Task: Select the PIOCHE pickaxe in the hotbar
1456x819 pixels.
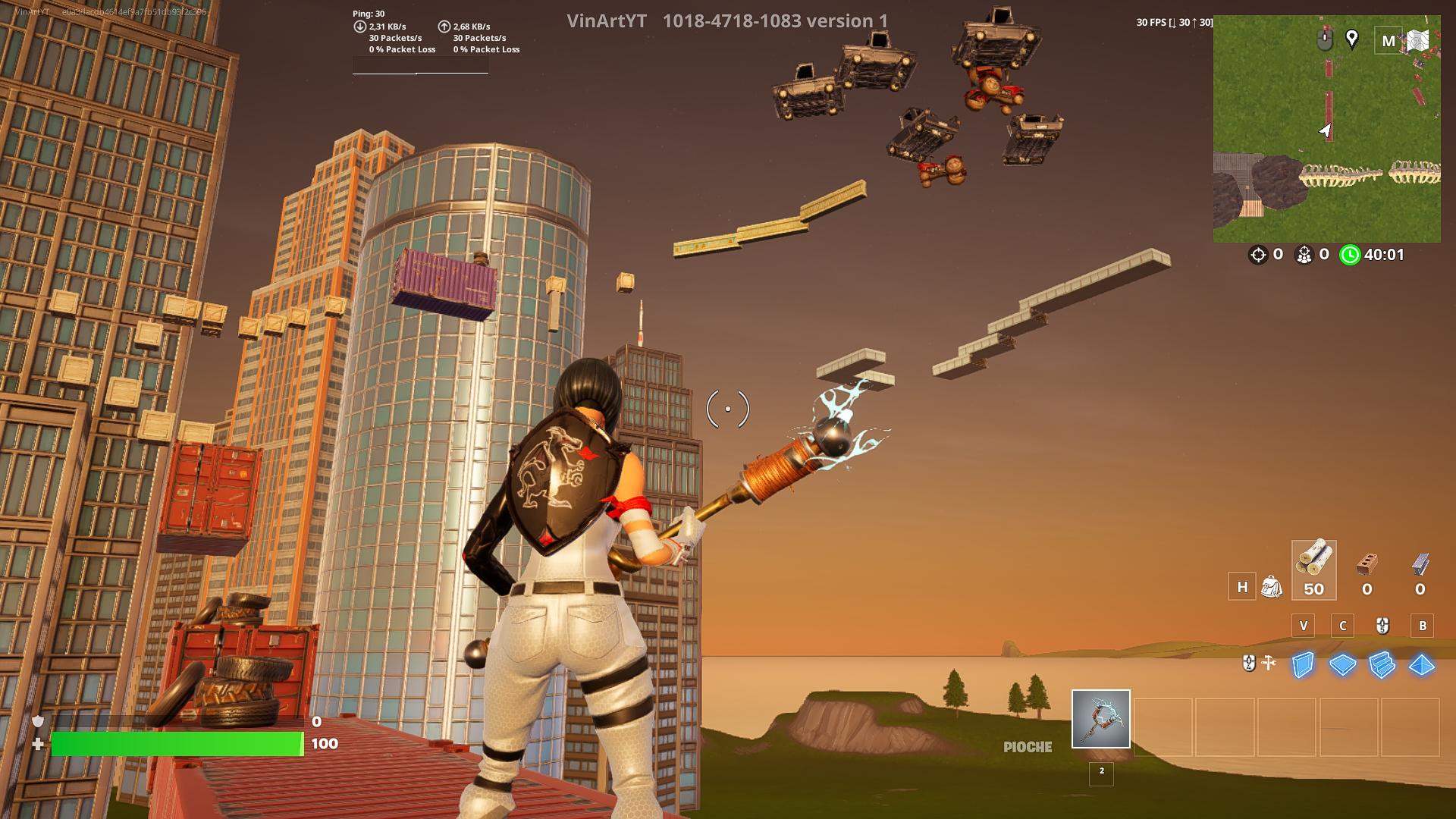Action: tap(1100, 717)
